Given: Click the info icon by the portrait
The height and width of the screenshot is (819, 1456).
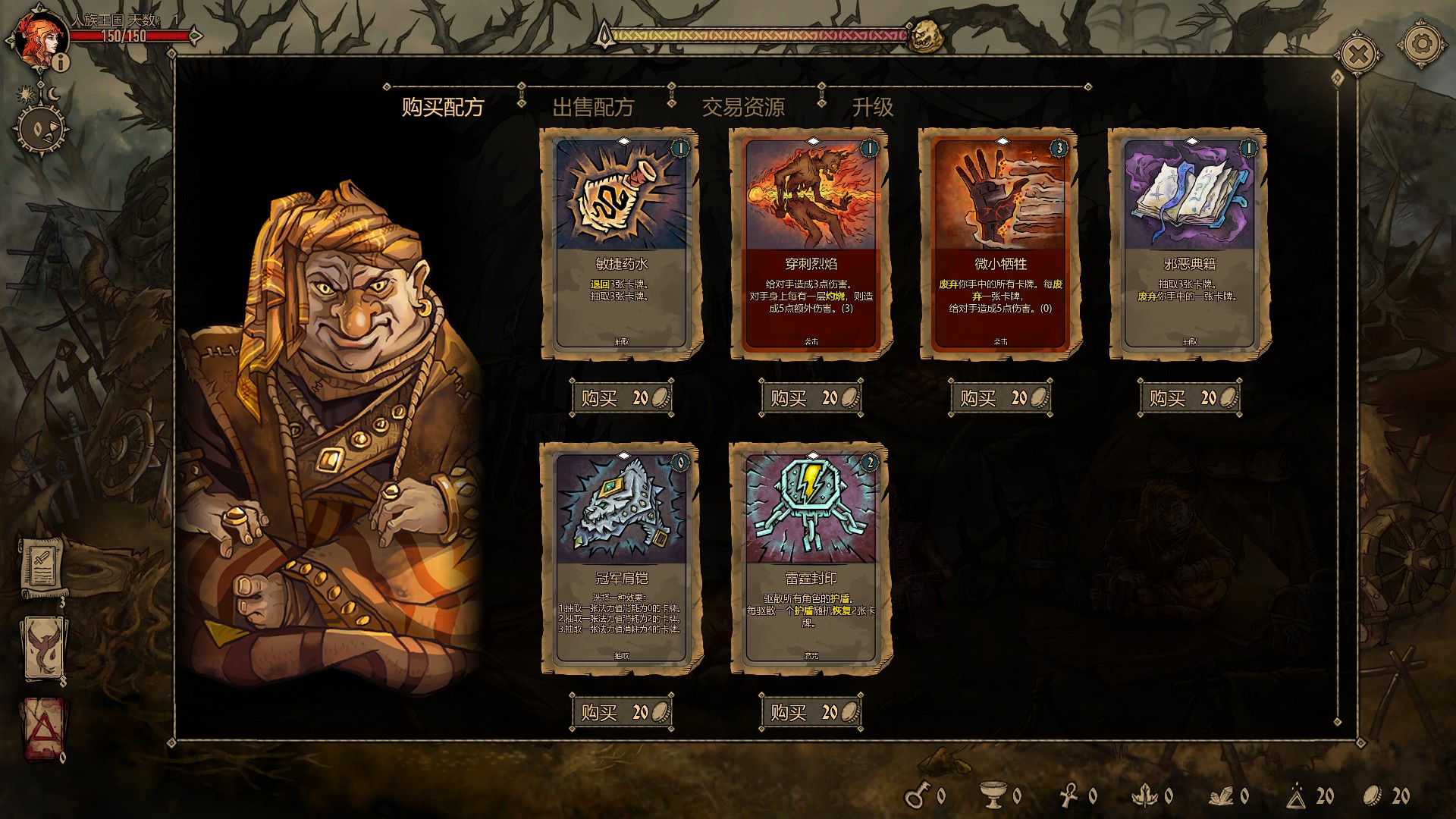Looking at the screenshot, I should point(61,62).
